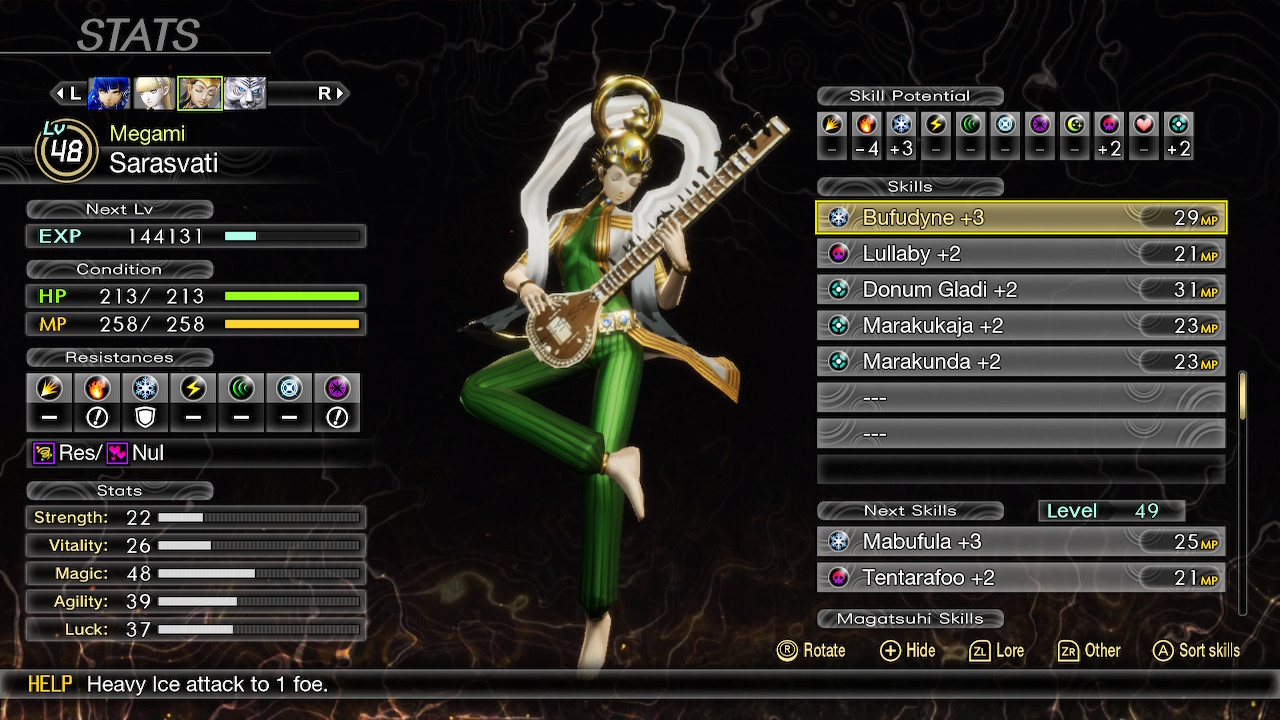Click Sort skills at bottom right
This screenshot has width=1280, height=720.
pos(1196,650)
